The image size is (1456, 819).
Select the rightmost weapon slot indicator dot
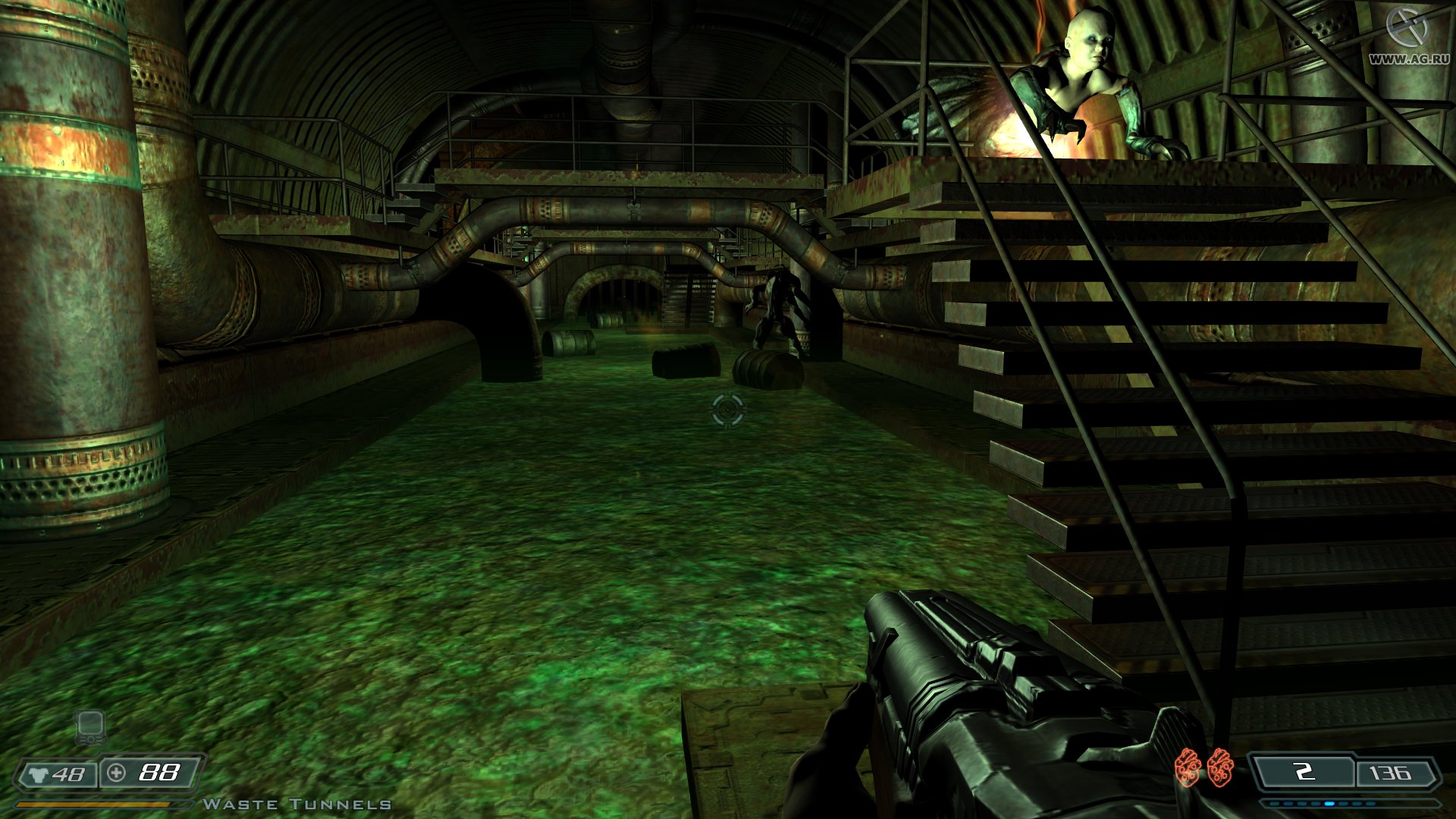tap(1371, 804)
